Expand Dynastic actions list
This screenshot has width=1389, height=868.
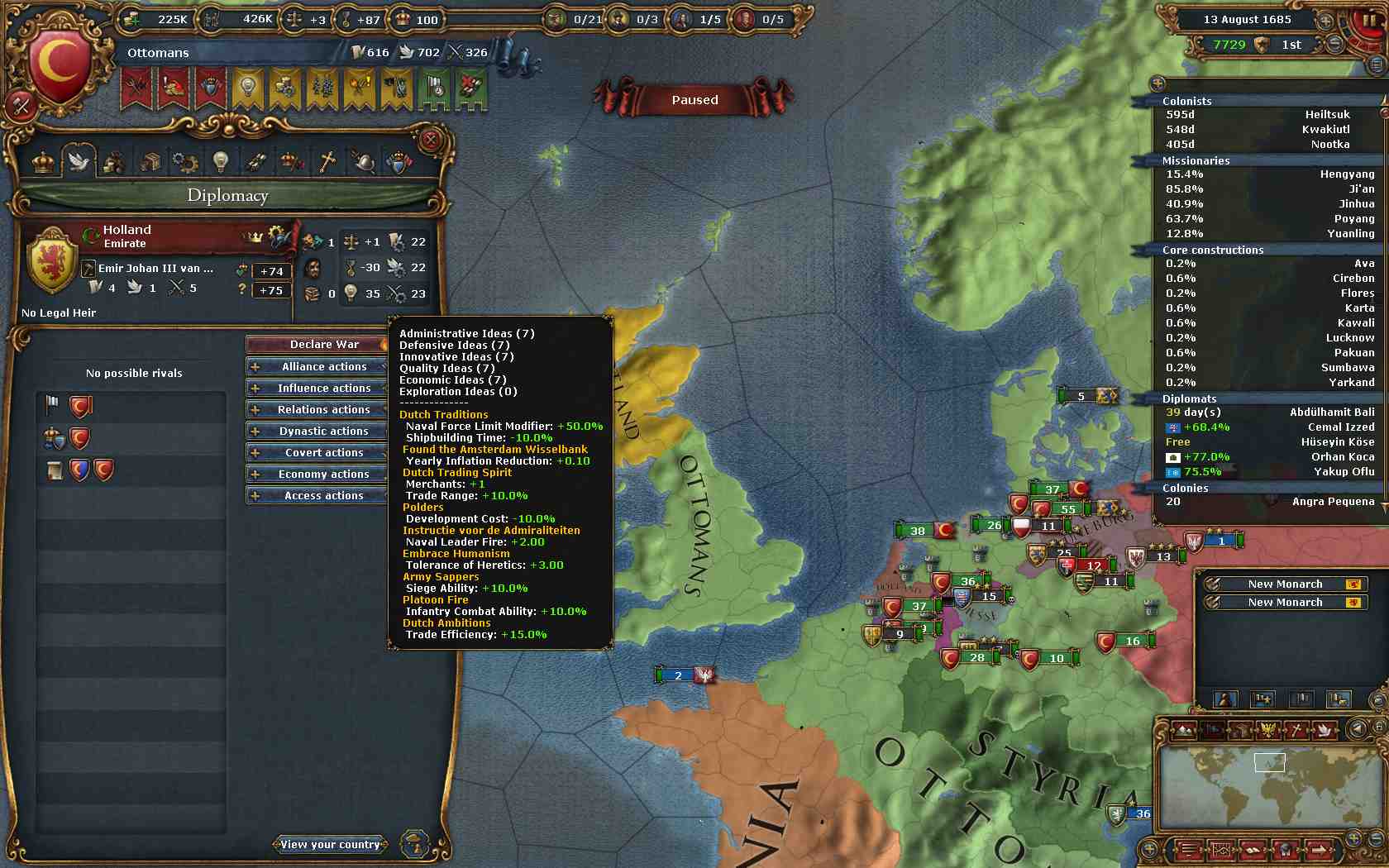tap(317, 431)
